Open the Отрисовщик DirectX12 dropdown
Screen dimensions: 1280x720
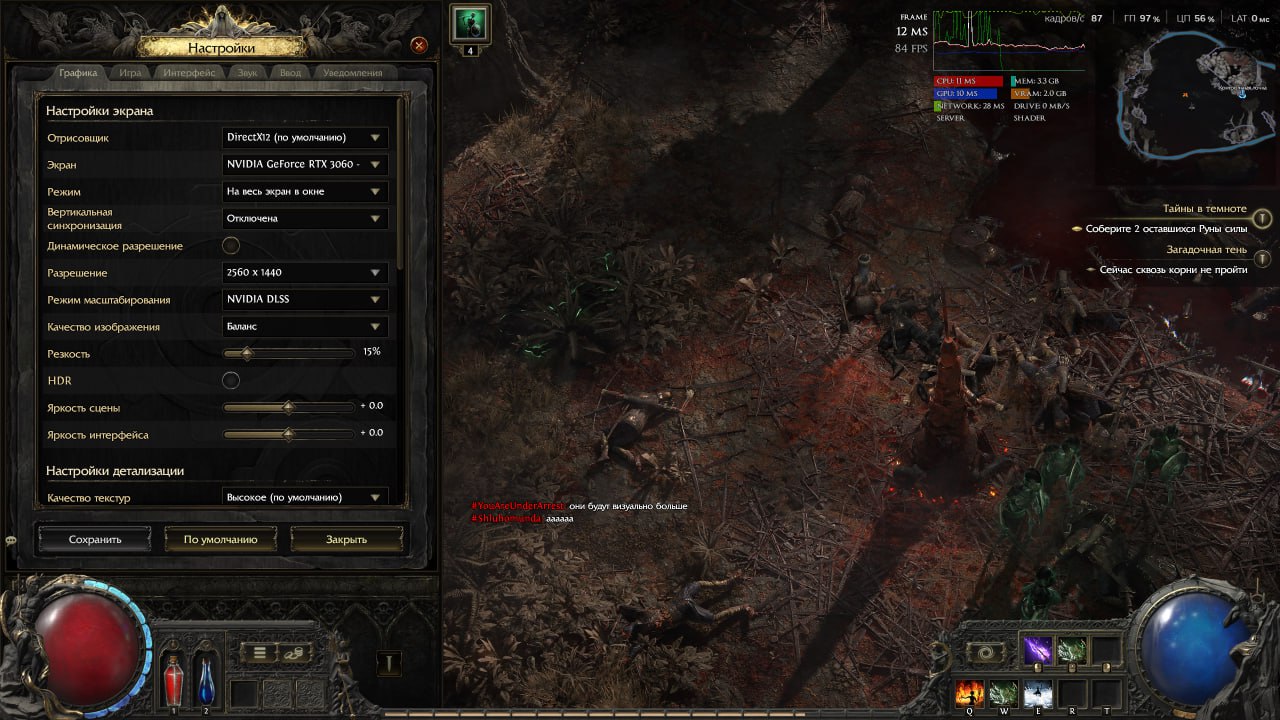pos(305,138)
